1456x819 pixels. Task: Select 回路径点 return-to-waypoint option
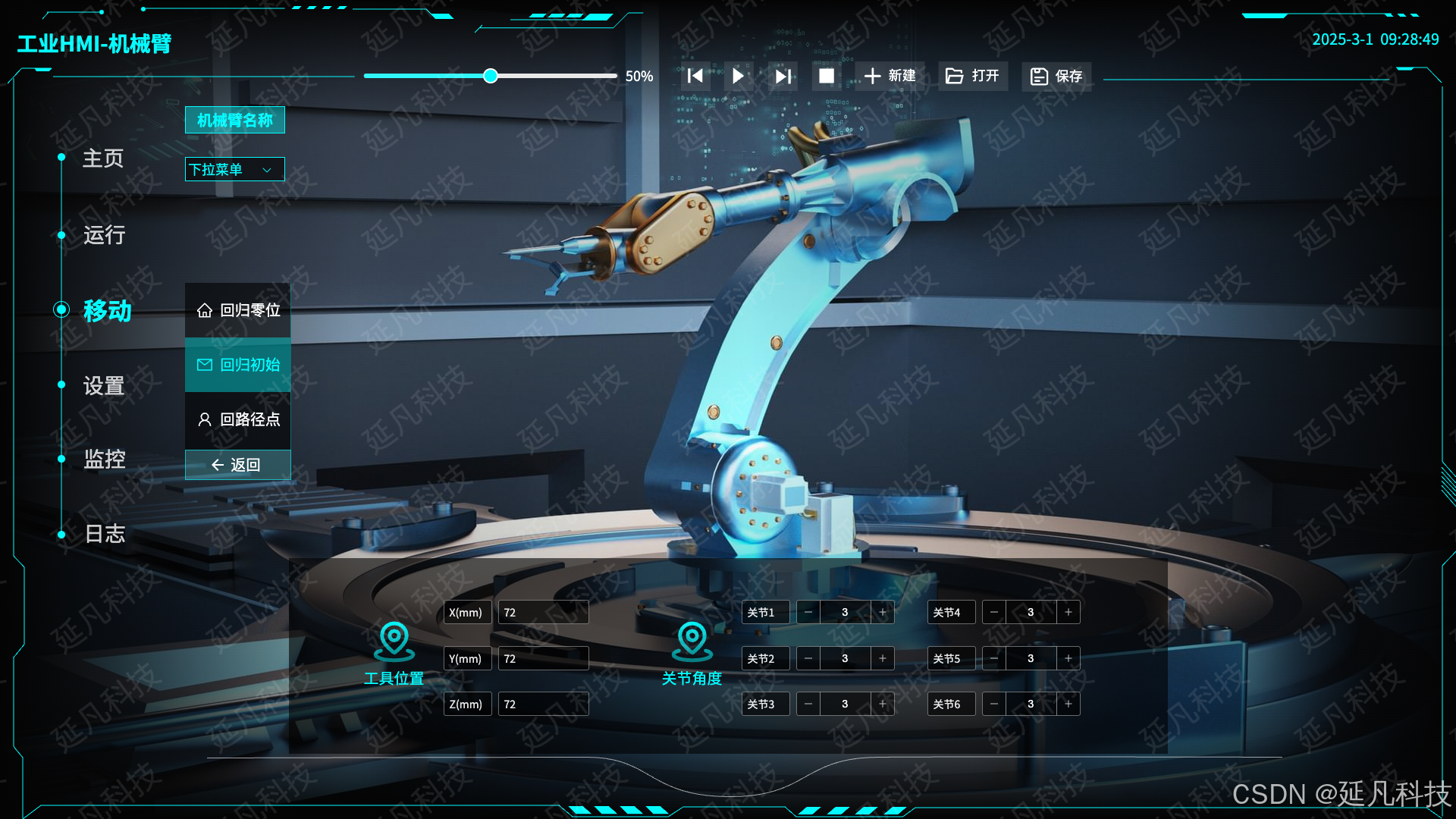tap(238, 419)
